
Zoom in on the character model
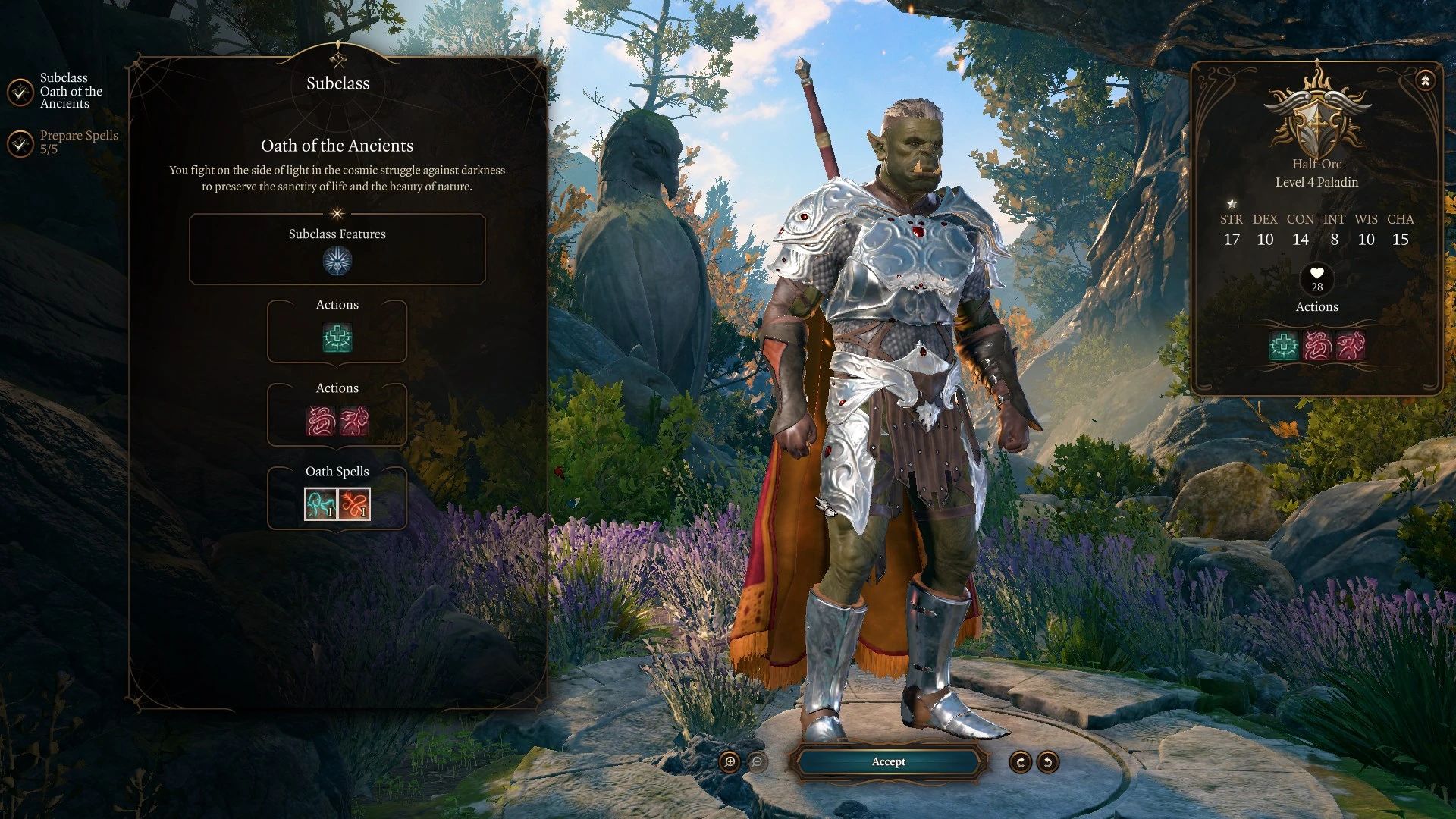click(730, 762)
